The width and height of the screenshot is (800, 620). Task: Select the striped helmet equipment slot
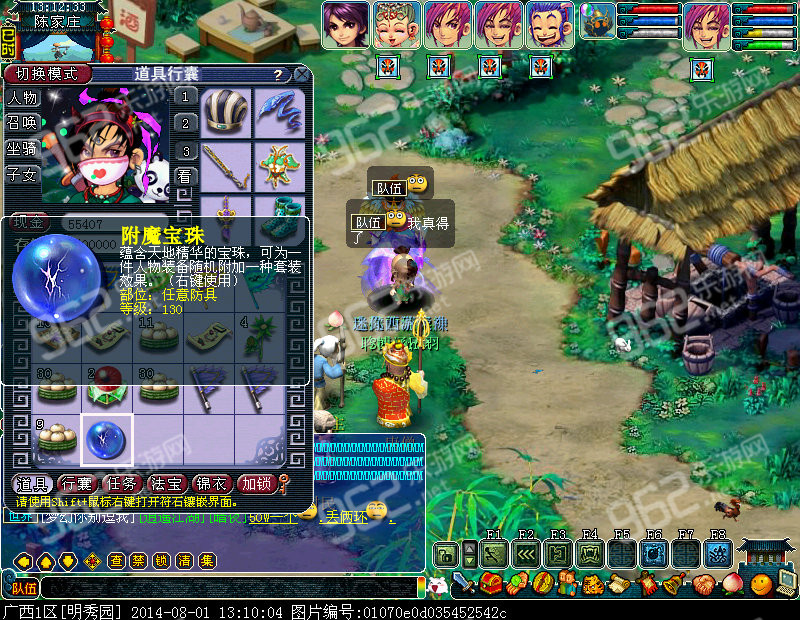click(x=224, y=108)
